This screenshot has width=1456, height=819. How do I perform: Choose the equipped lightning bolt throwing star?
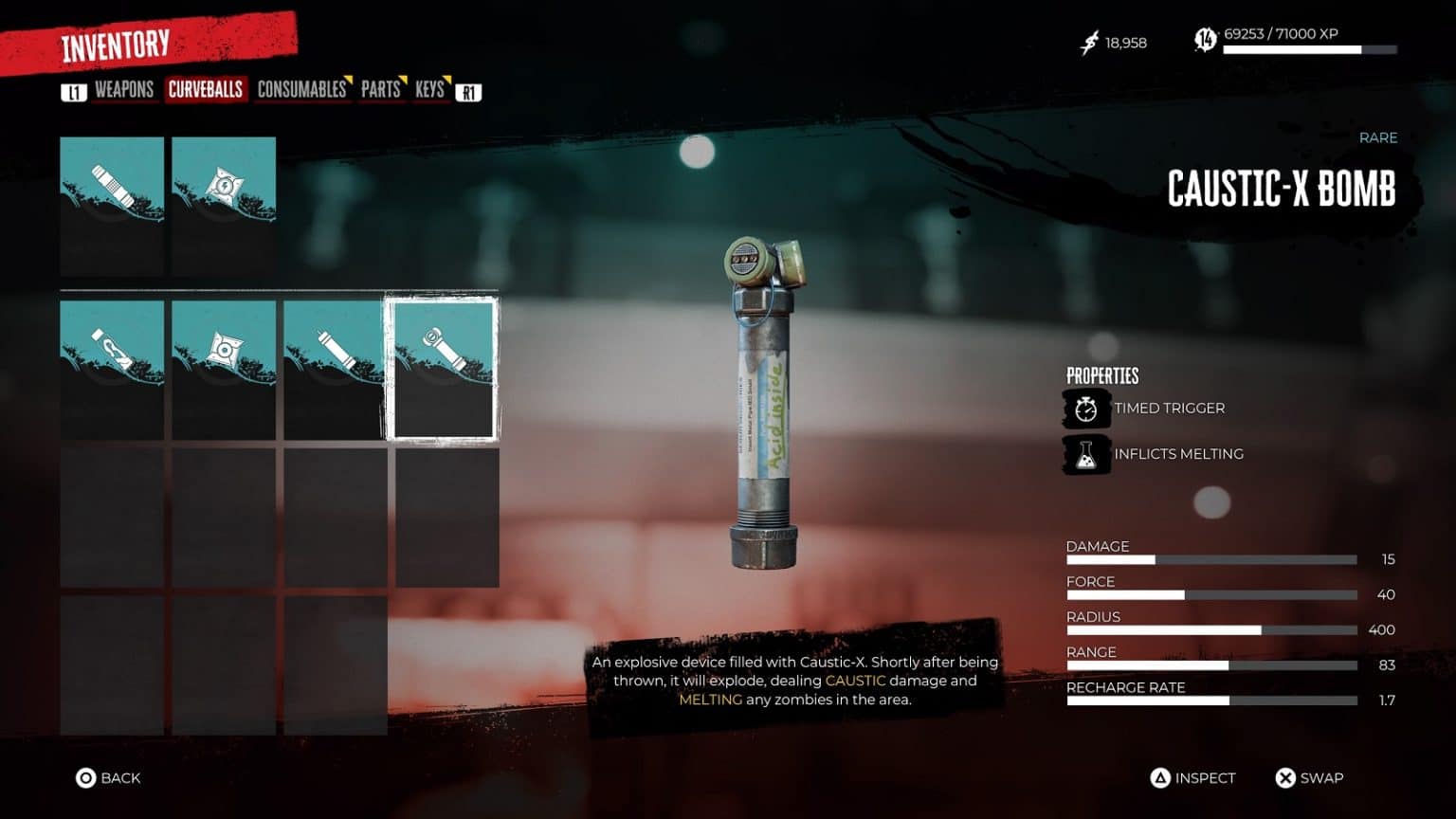(x=224, y=206)
